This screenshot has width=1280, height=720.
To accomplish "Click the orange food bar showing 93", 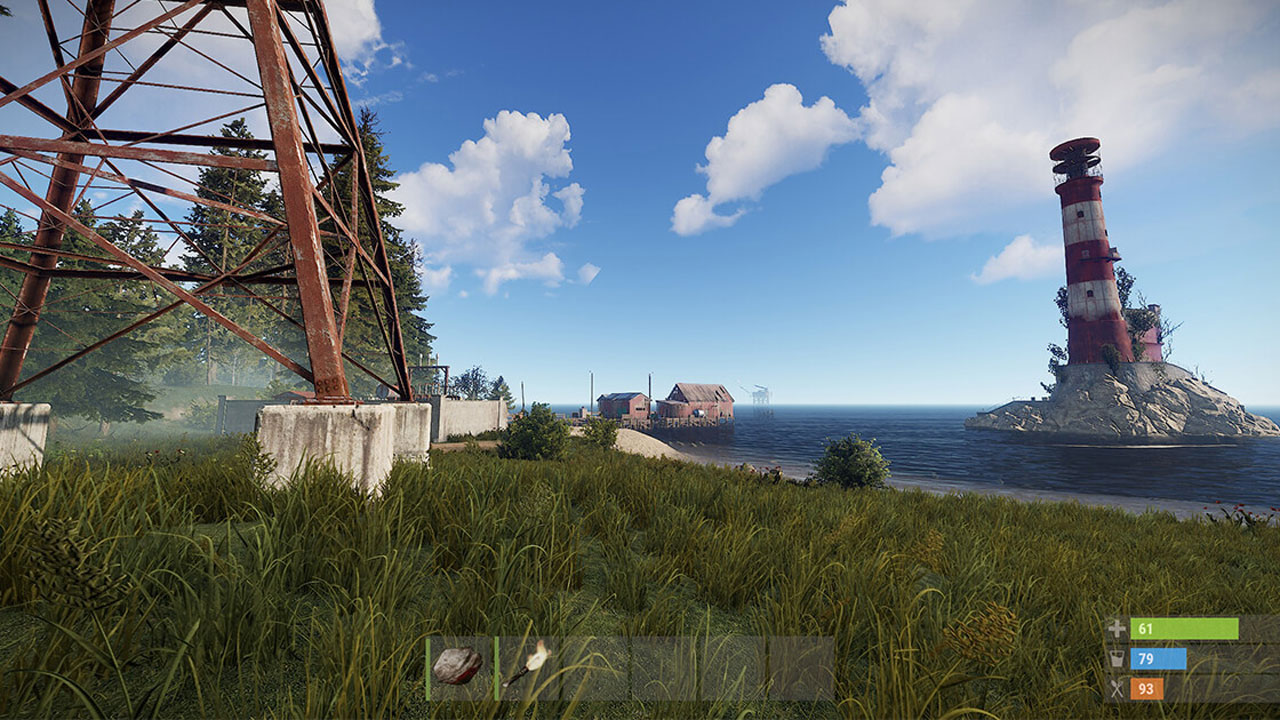I will click(x=1147, y=688).
